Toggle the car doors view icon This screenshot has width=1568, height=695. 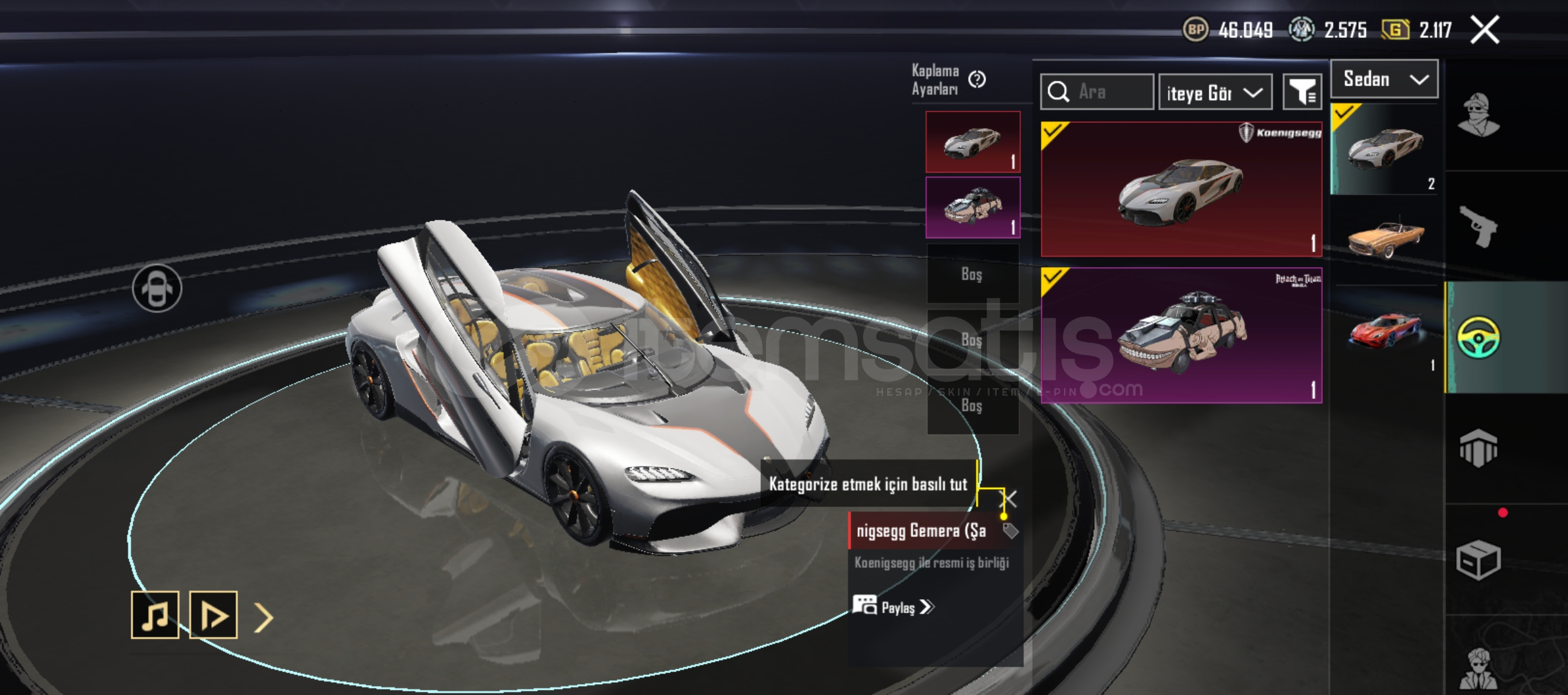tap(157, 288)
